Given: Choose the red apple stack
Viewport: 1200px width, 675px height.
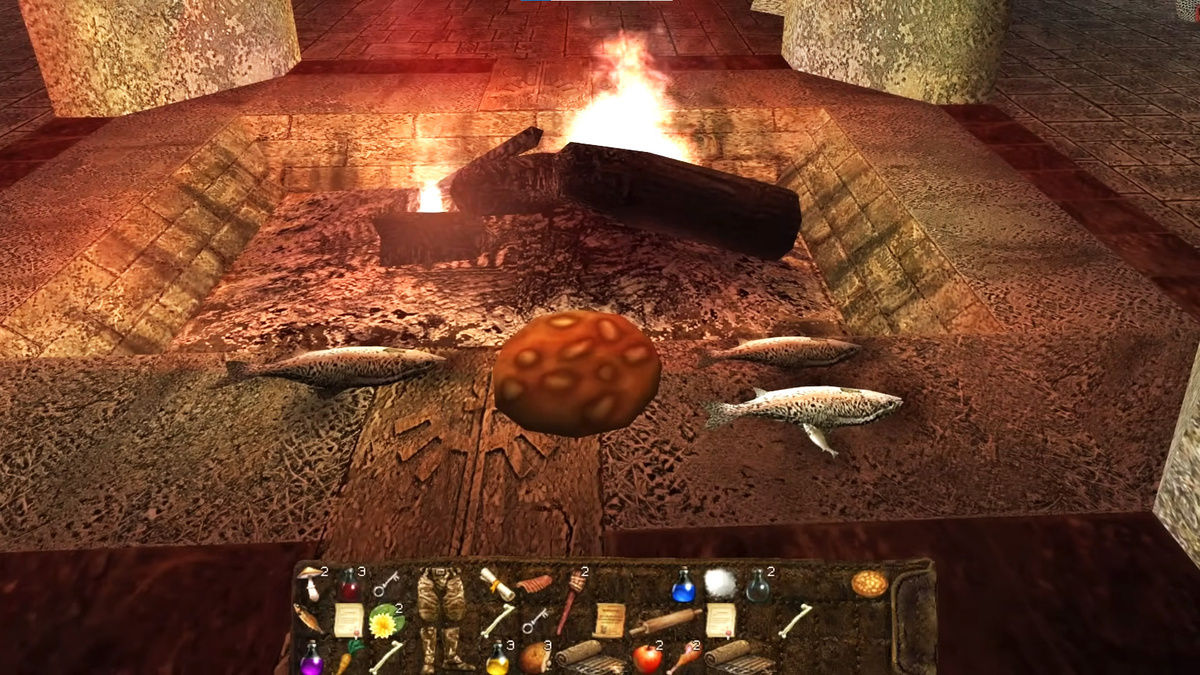Looking at the screenshot, I should [x=646, y=658].
